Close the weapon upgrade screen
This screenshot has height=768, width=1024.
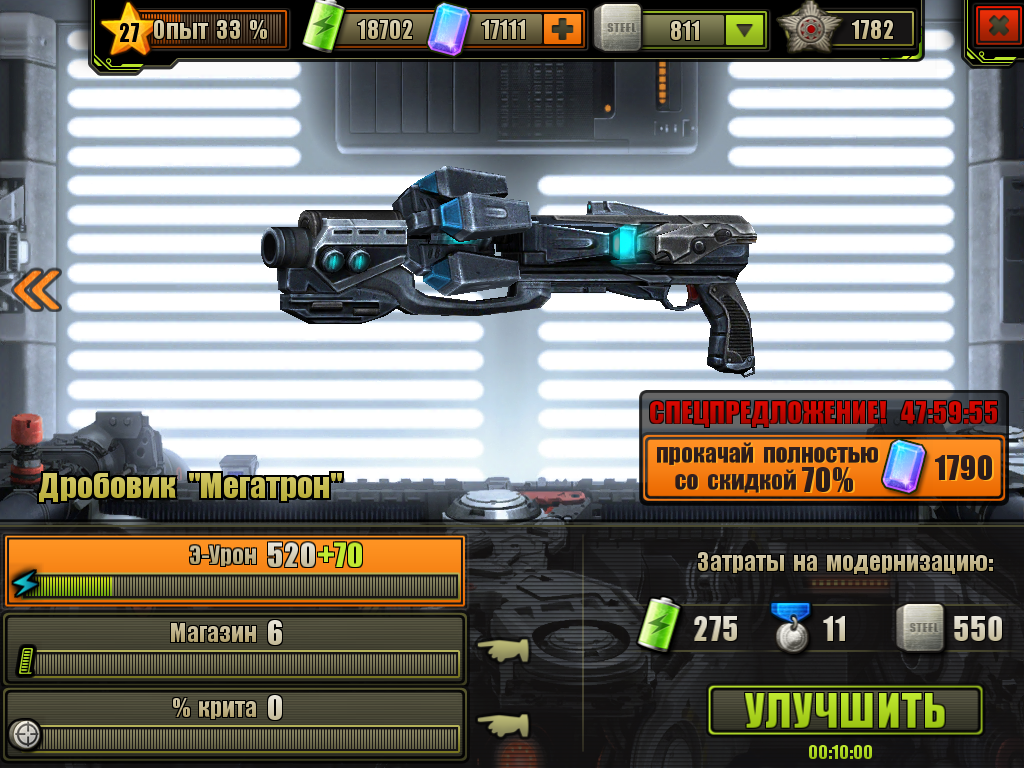[996, 28]
